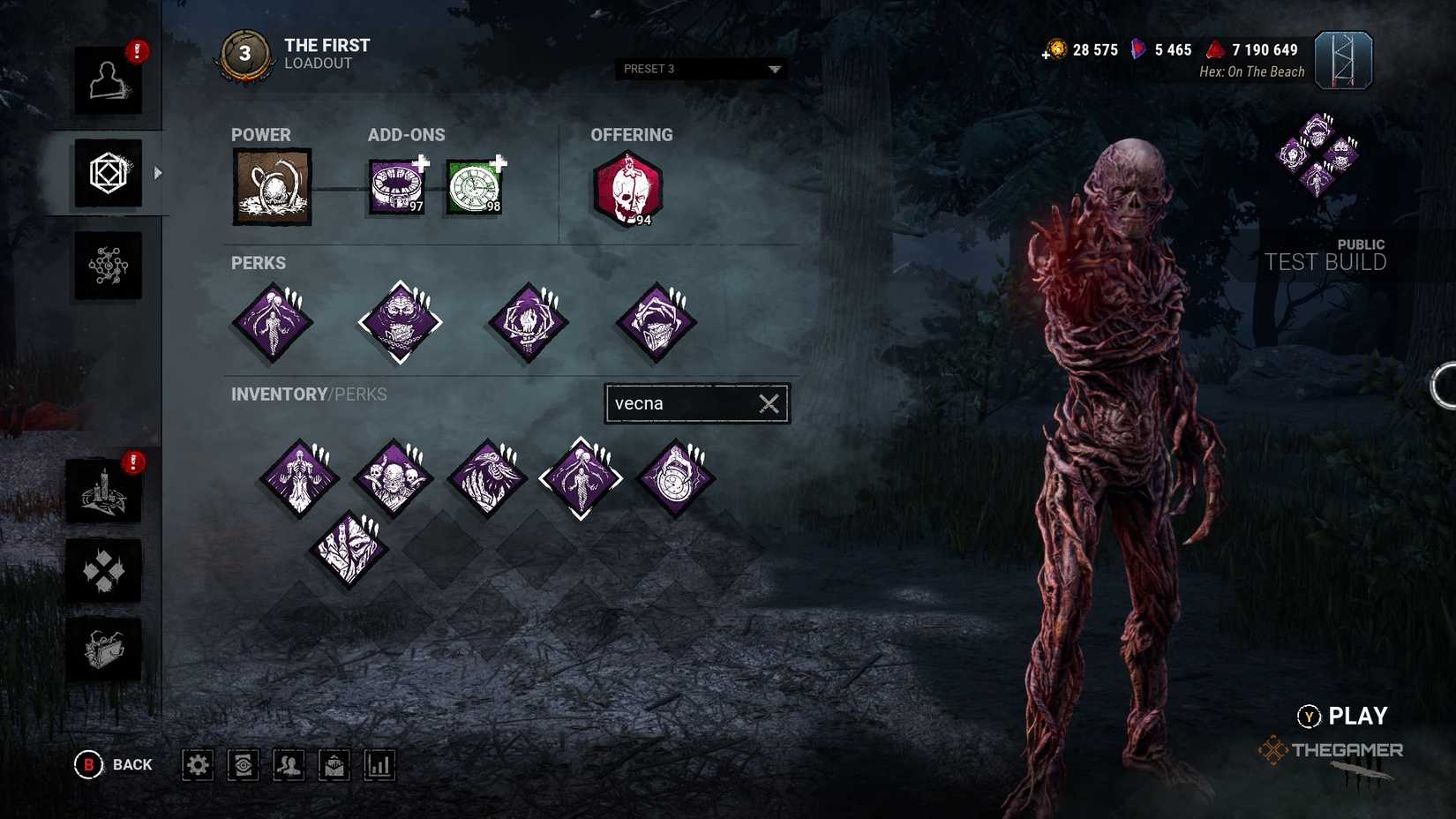Open the player statistics bar chart icon

point(379,764)
